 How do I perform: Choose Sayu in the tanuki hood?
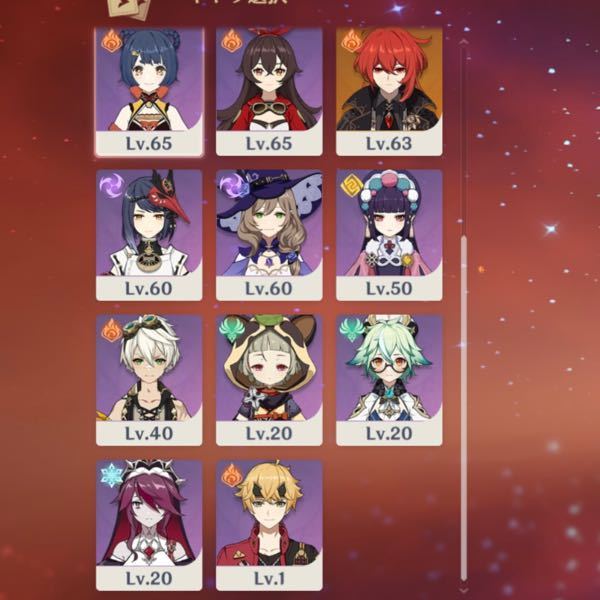tap(269, 379)
